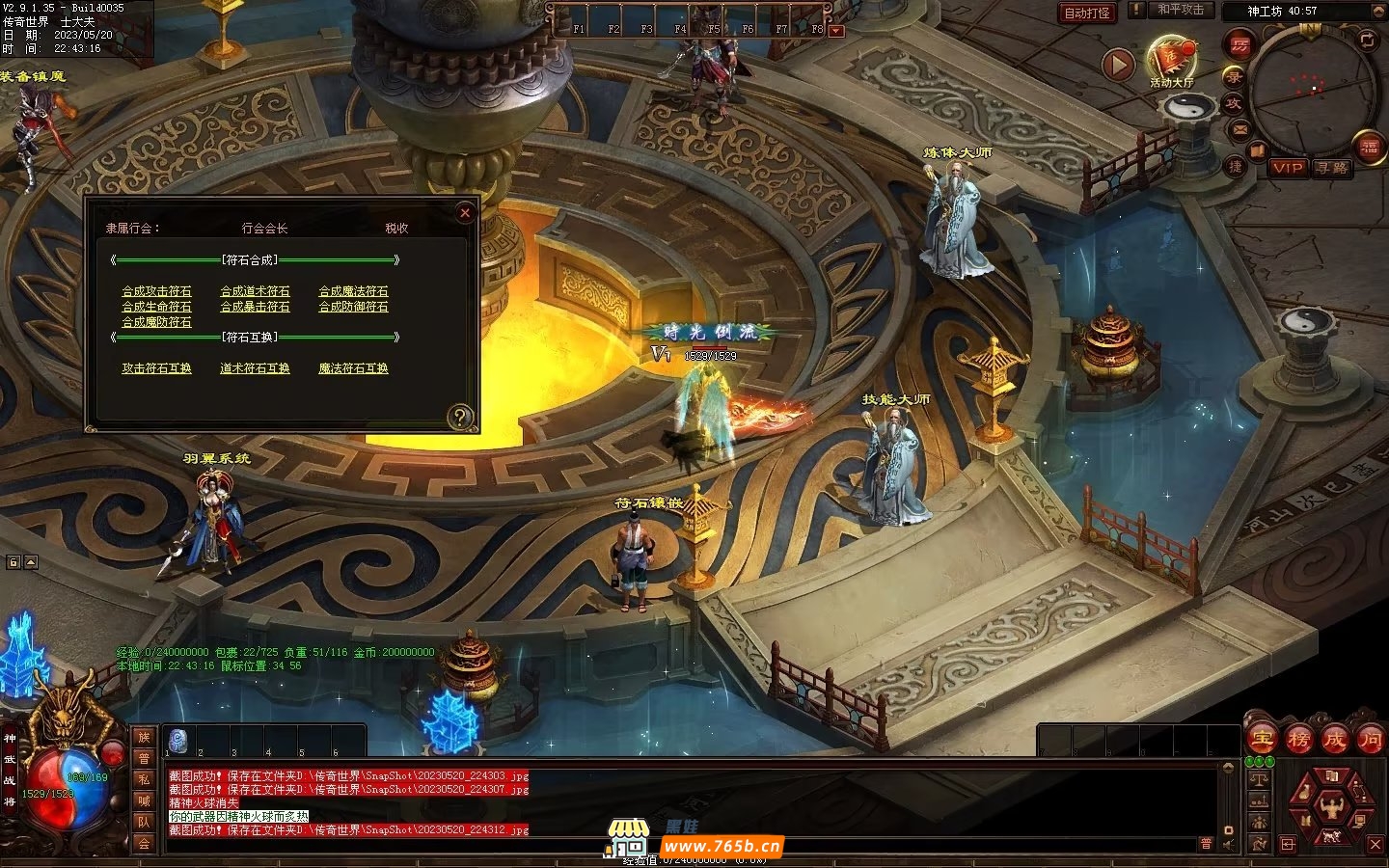Choose 合成攻击符石 in the rune dialog
Screen dimensions: 1389x868
tap(156, 291)
